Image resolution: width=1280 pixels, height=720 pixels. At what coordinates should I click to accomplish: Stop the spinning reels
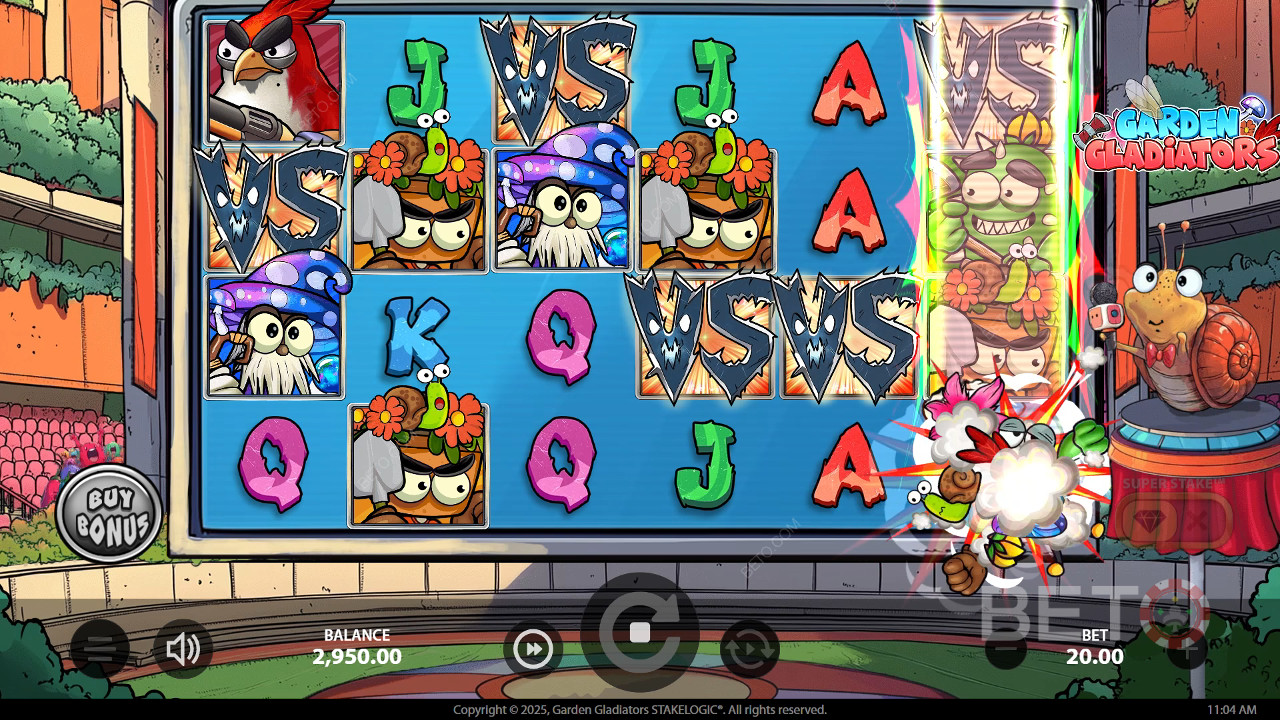[x=640, y=632]
